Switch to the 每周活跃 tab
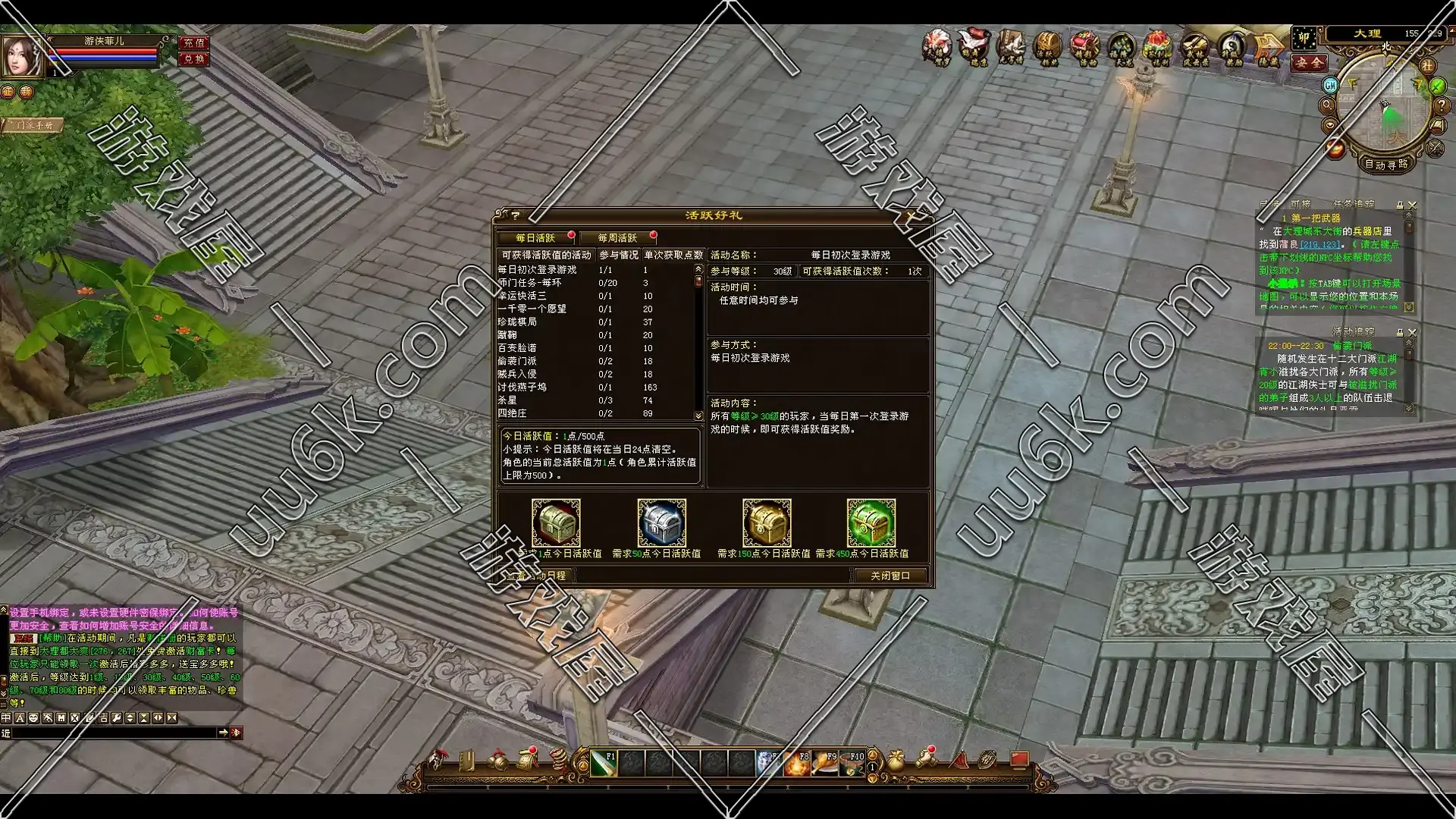The width and height of the screenshot is (1456, 819). (617, 238)
